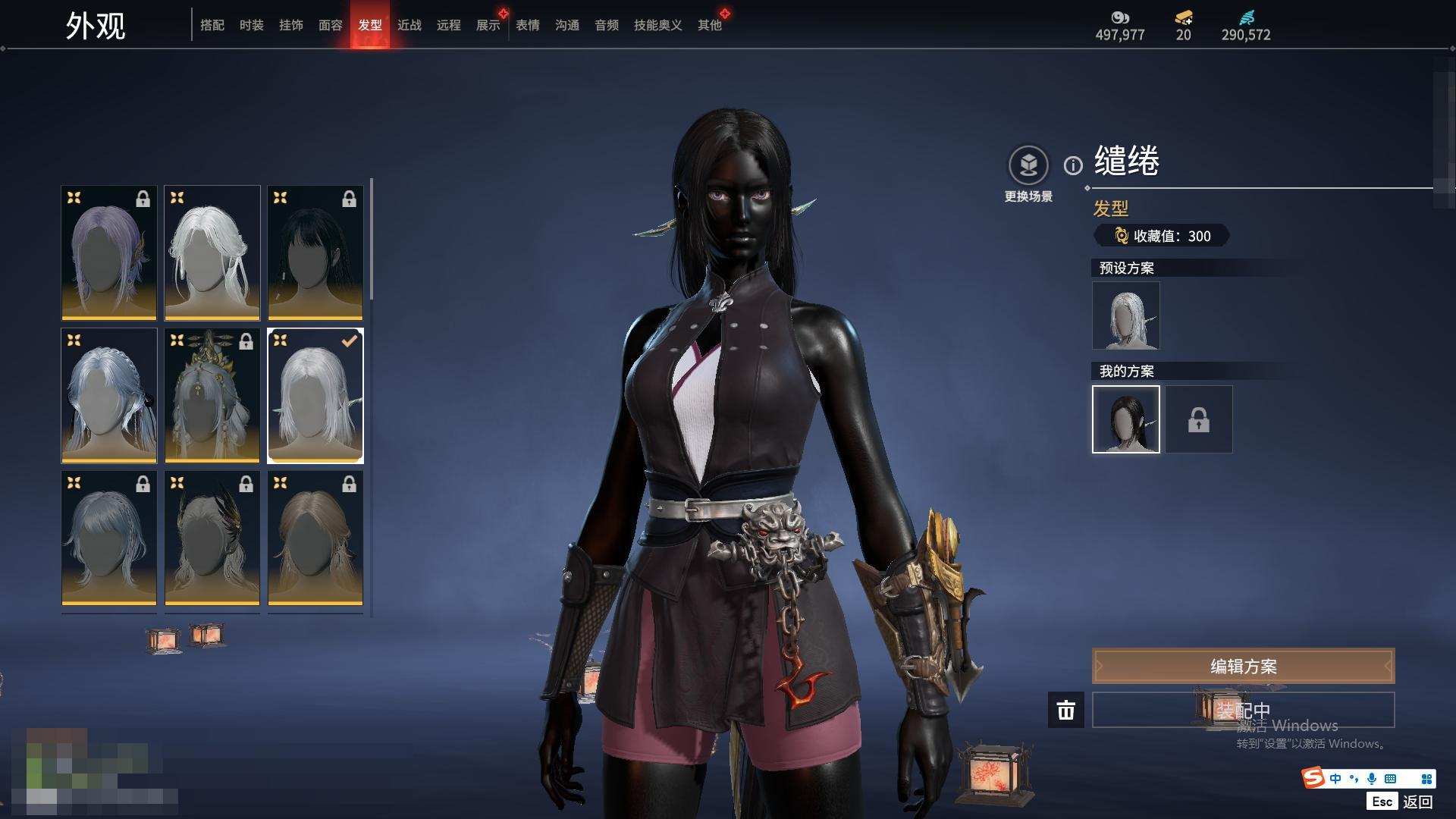Image resolution: width=1456 pixels, height=819 pixels.
Task: Click the 更换场景 change scene button
Action: tap(1028, 174)
